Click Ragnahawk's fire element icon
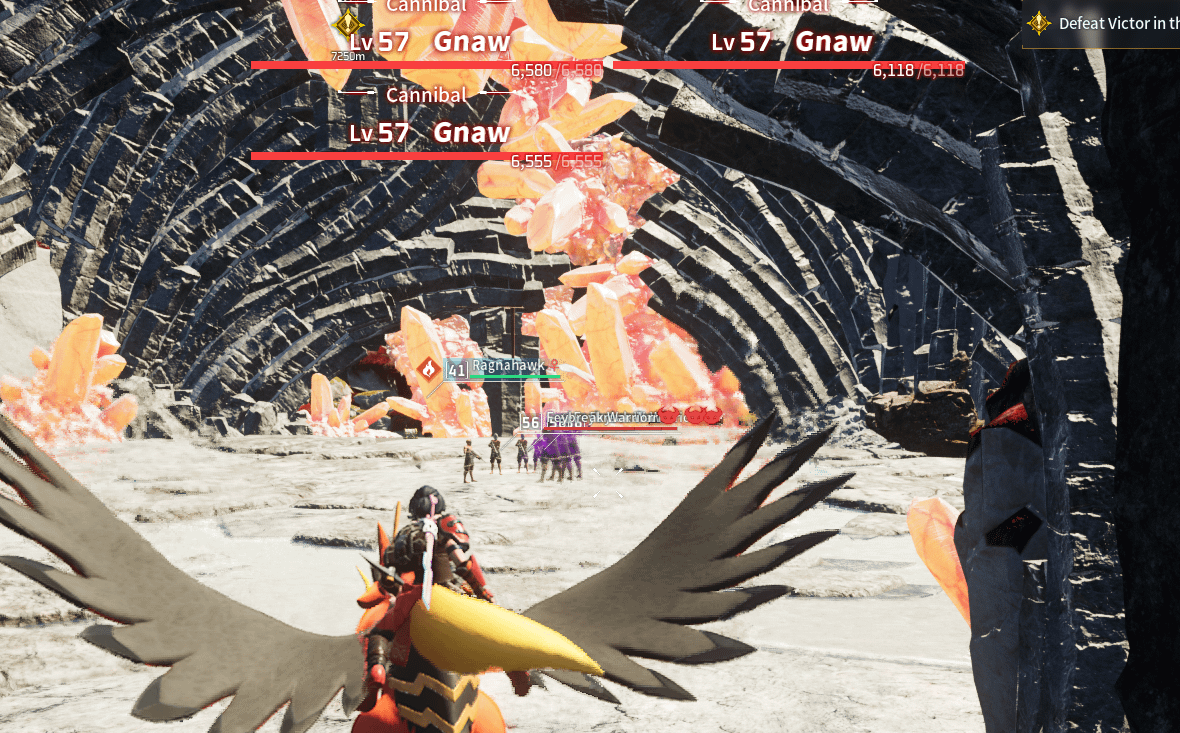 click(x=429, y=370)
